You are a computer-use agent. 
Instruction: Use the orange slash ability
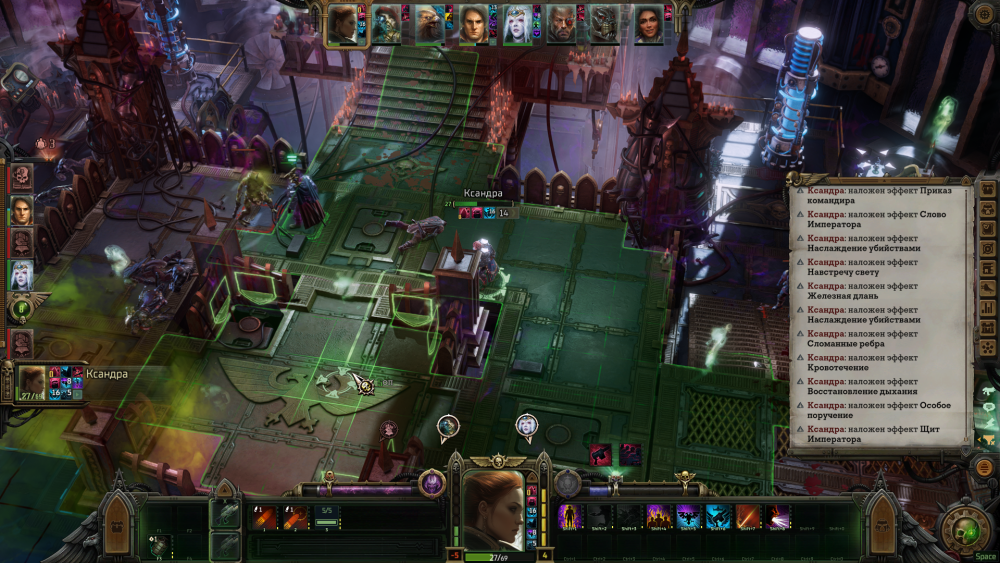(x=748, y=516)
